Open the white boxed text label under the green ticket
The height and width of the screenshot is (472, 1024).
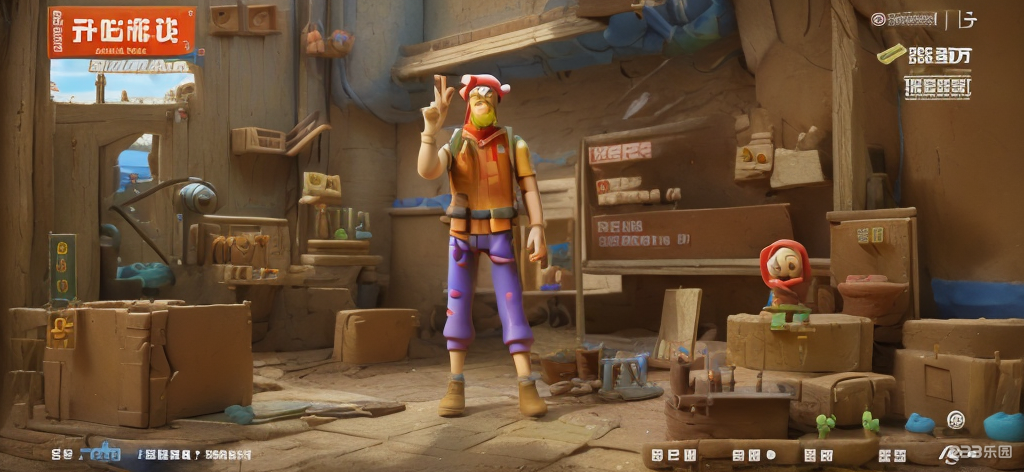pos(937,87)
